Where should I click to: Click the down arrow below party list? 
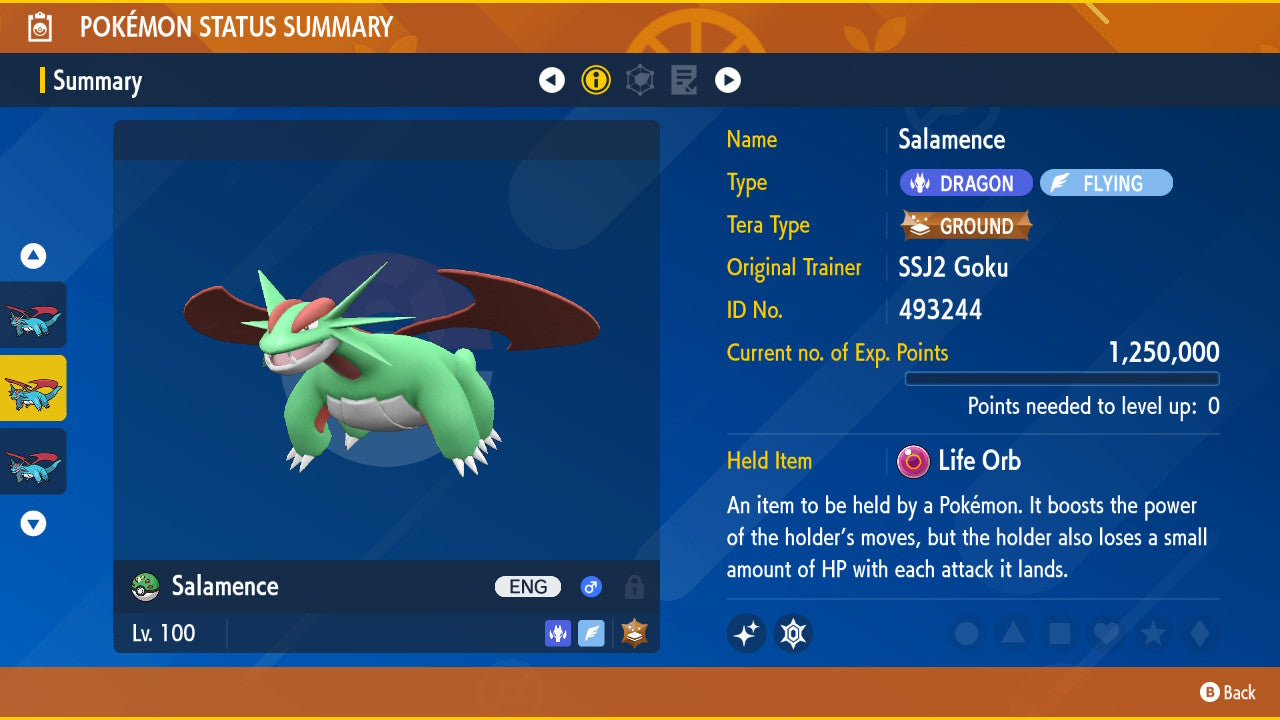pos(34,523)
